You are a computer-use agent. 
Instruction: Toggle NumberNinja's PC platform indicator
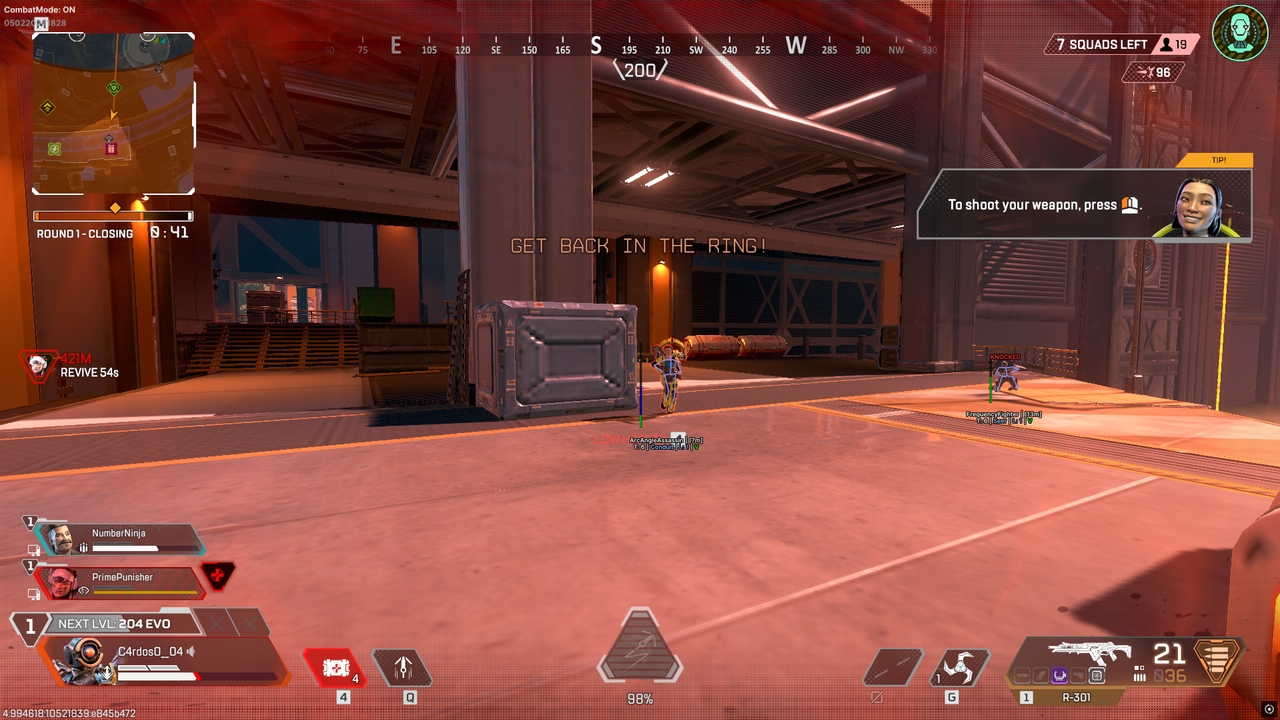tap(34, 549)
